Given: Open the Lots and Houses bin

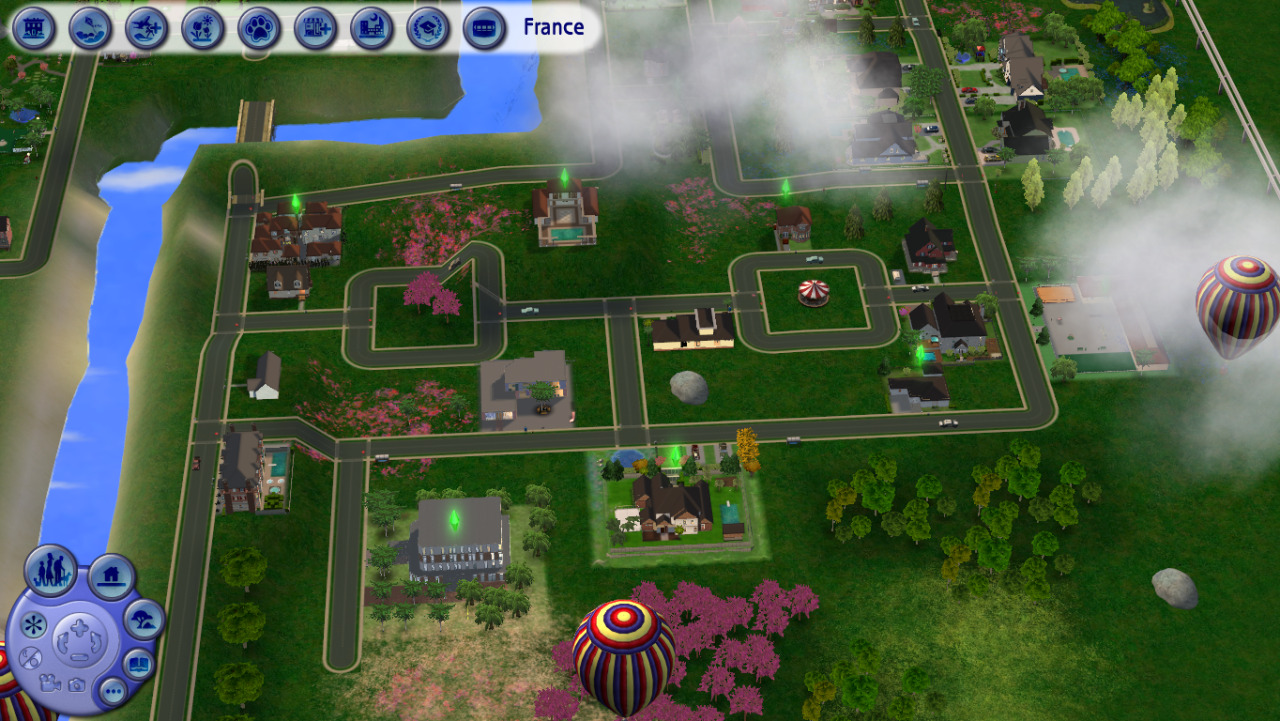Looking at the screenshot, I should tap(111, 577).
